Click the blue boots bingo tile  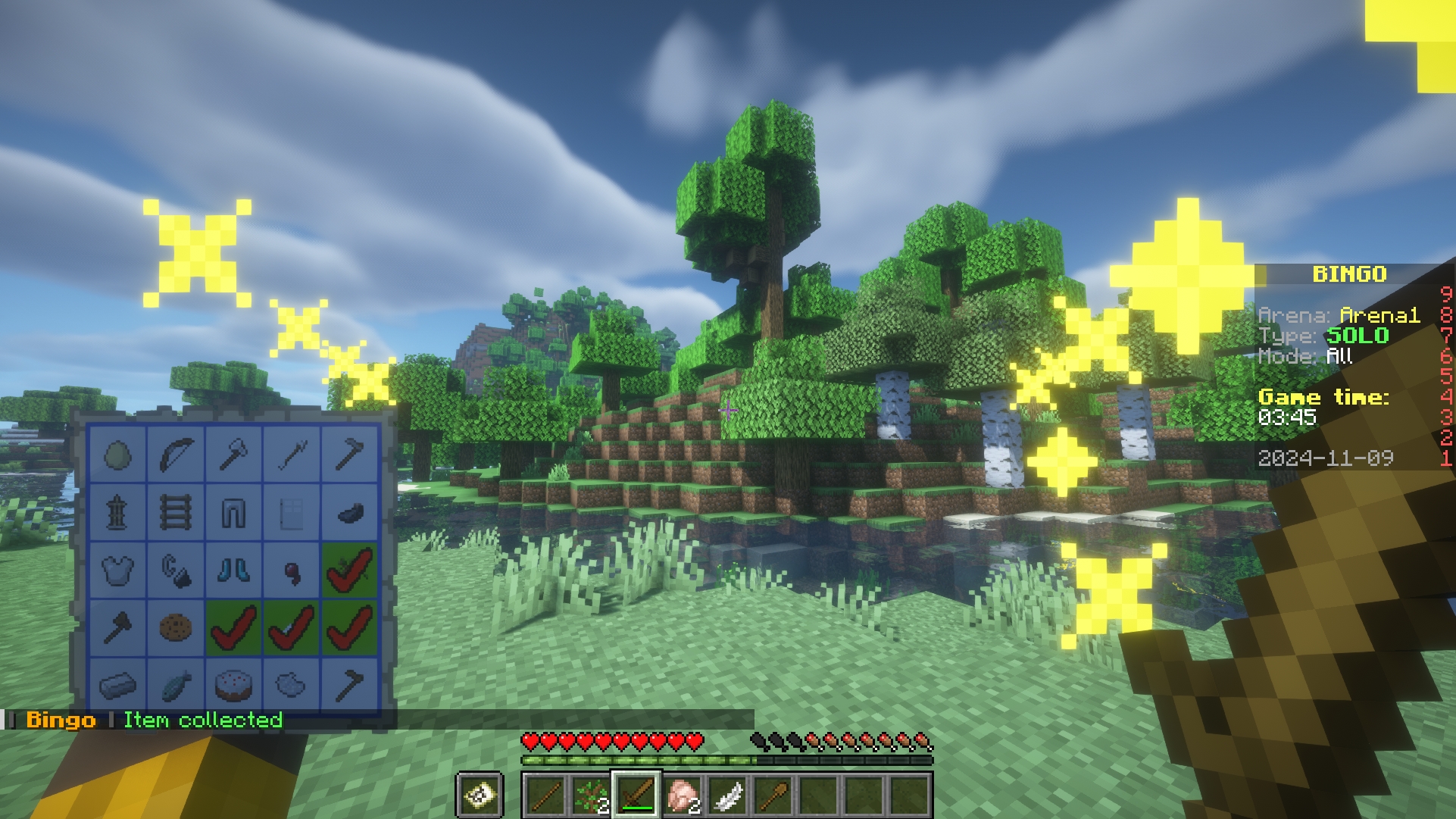coord(233,570)
